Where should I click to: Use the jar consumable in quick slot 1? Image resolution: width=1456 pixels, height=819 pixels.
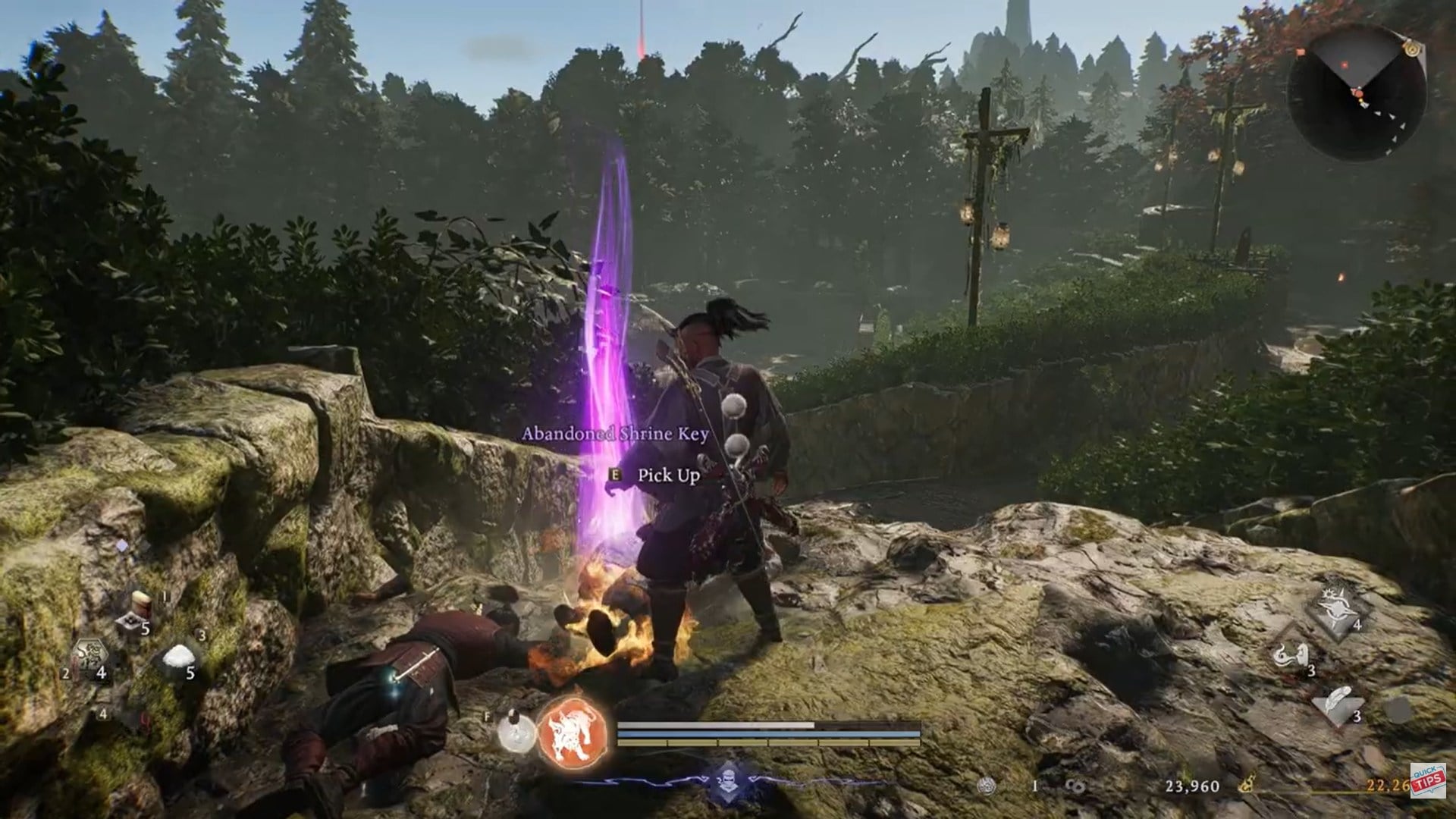click(x=140, y=601)
